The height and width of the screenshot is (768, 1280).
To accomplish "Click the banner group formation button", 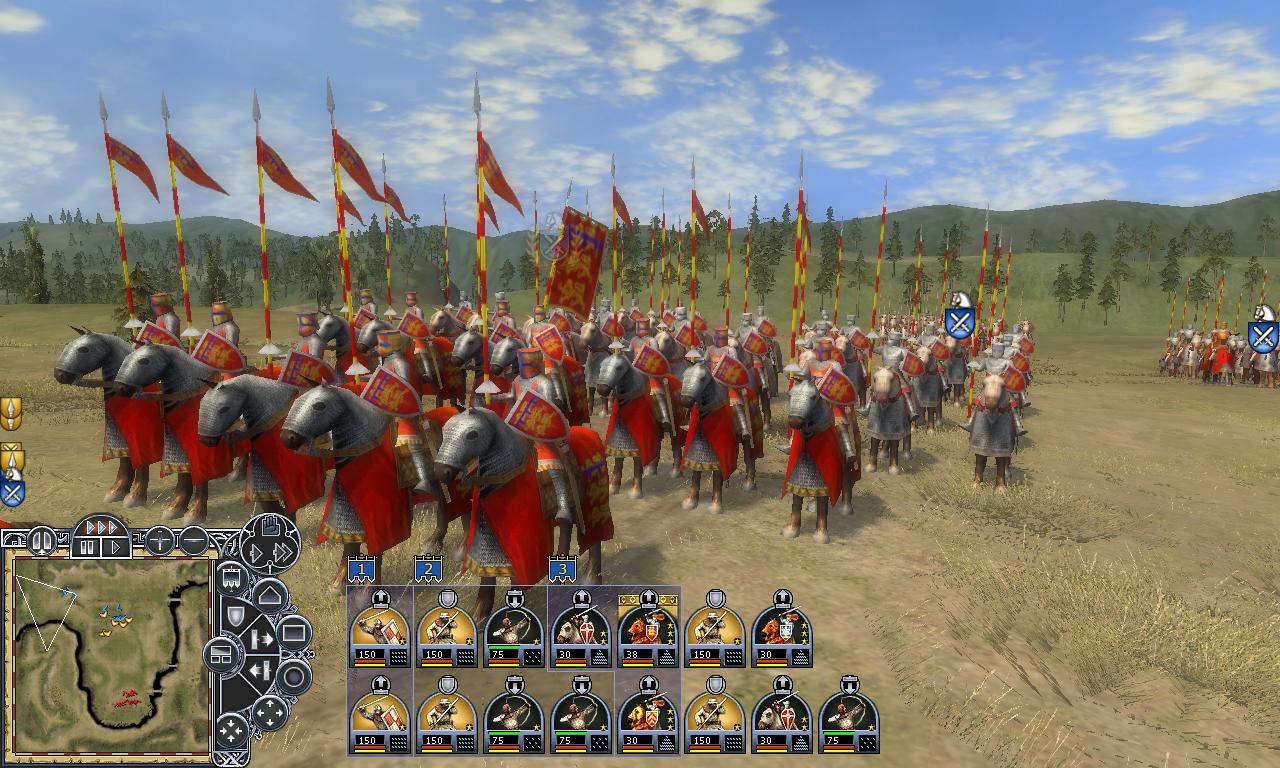I will coord(232,578).
